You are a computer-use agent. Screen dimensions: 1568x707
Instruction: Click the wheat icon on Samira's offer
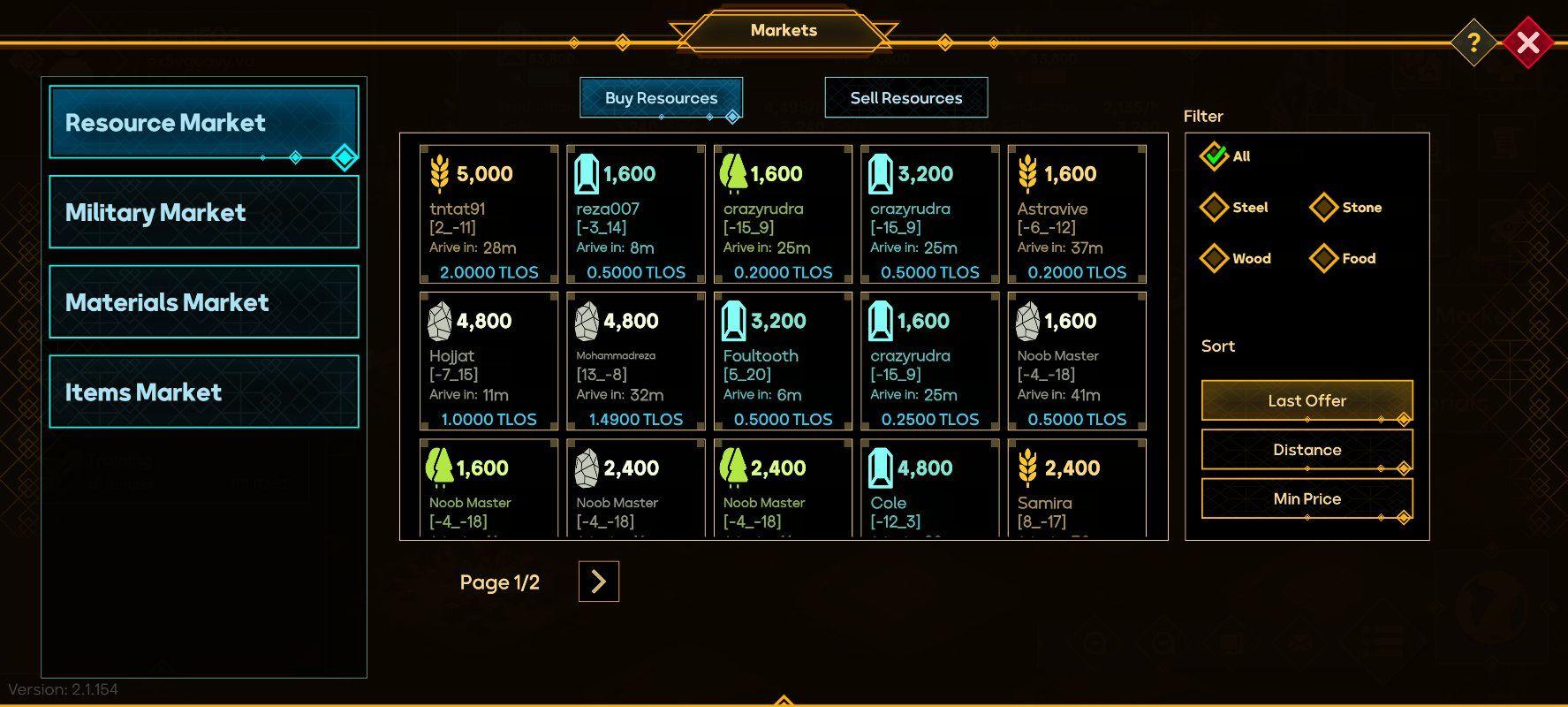[x=1027, y=468]
